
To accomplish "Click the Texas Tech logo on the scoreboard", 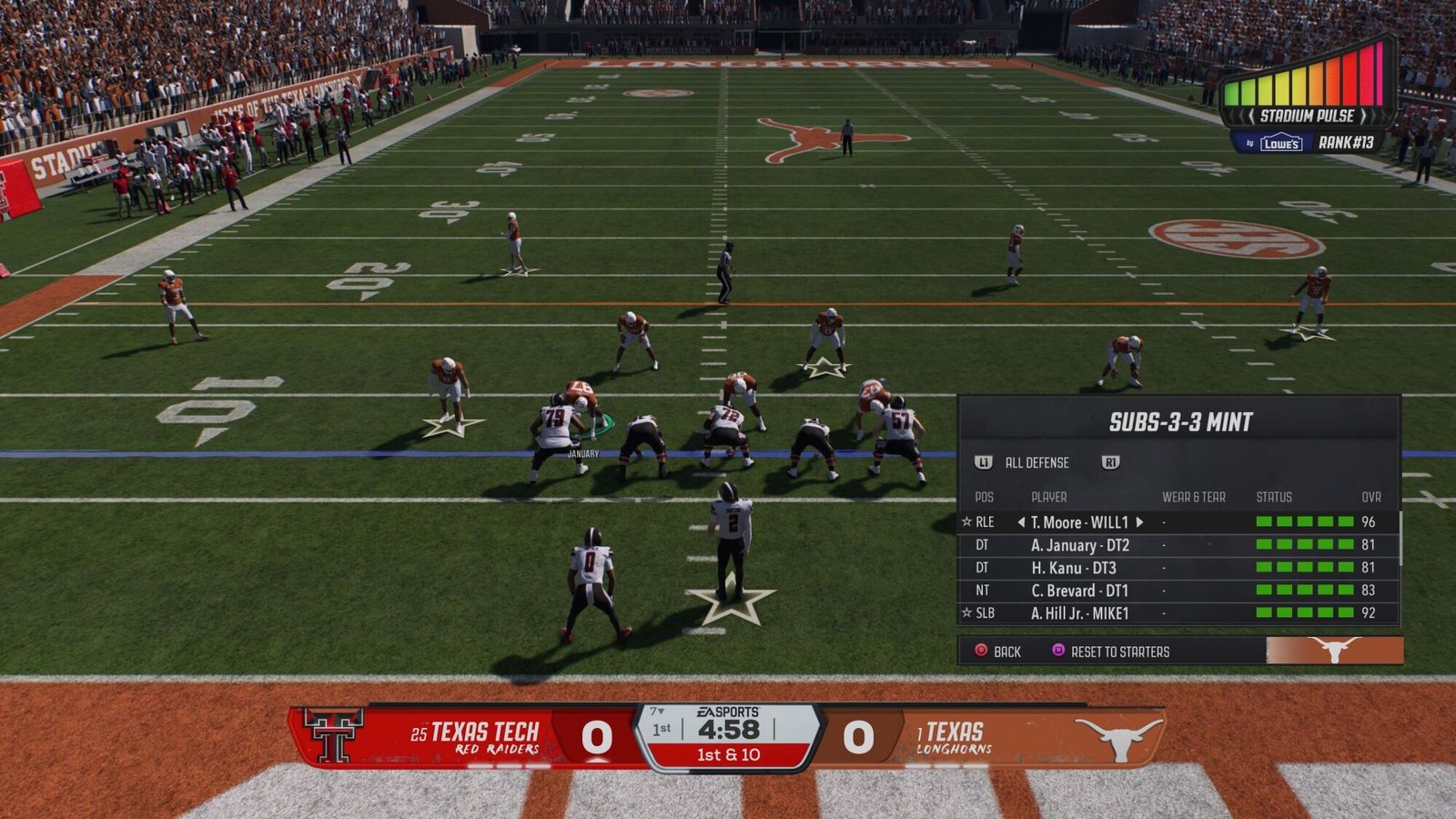I will click(x=333, y=735).
